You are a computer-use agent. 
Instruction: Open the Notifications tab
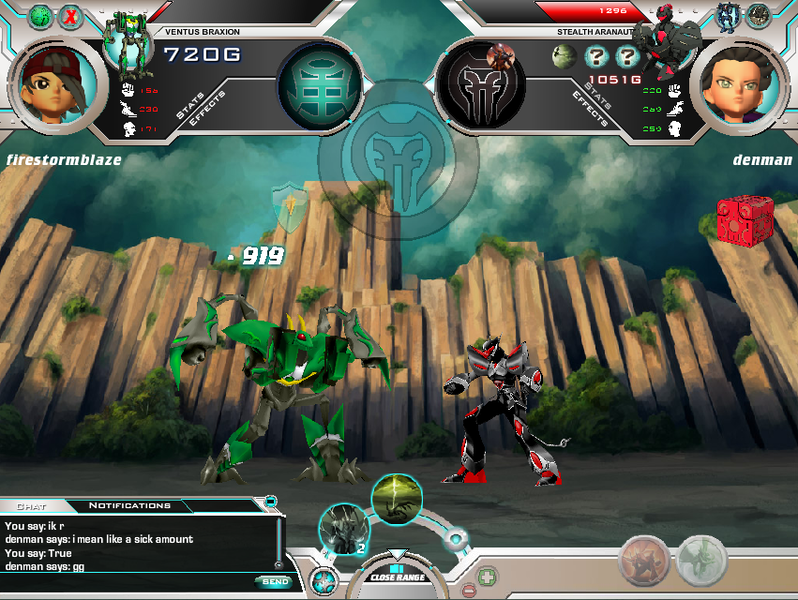(x=129, y=506)
